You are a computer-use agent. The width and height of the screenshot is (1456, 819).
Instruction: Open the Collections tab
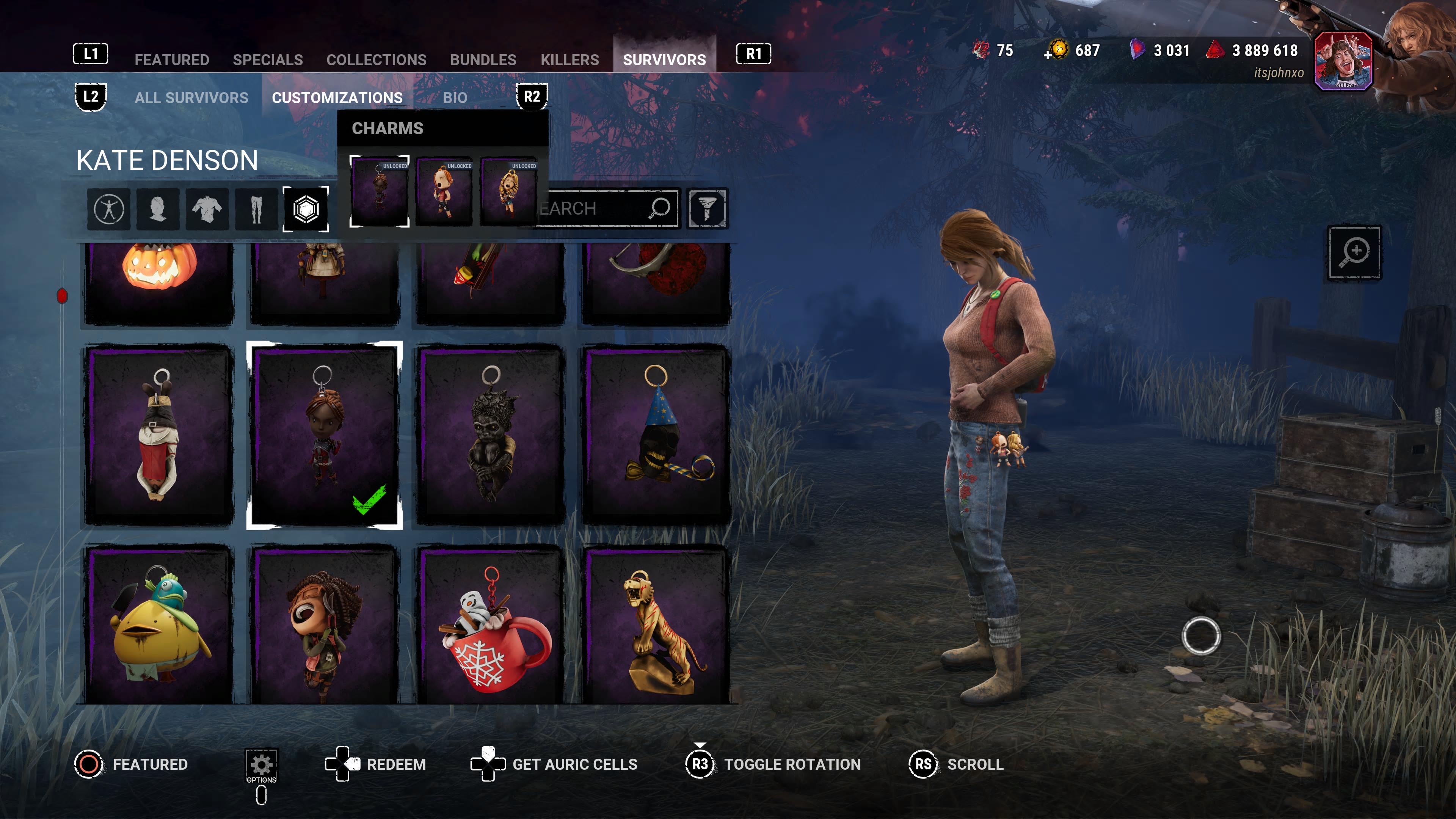coord(376,60)
